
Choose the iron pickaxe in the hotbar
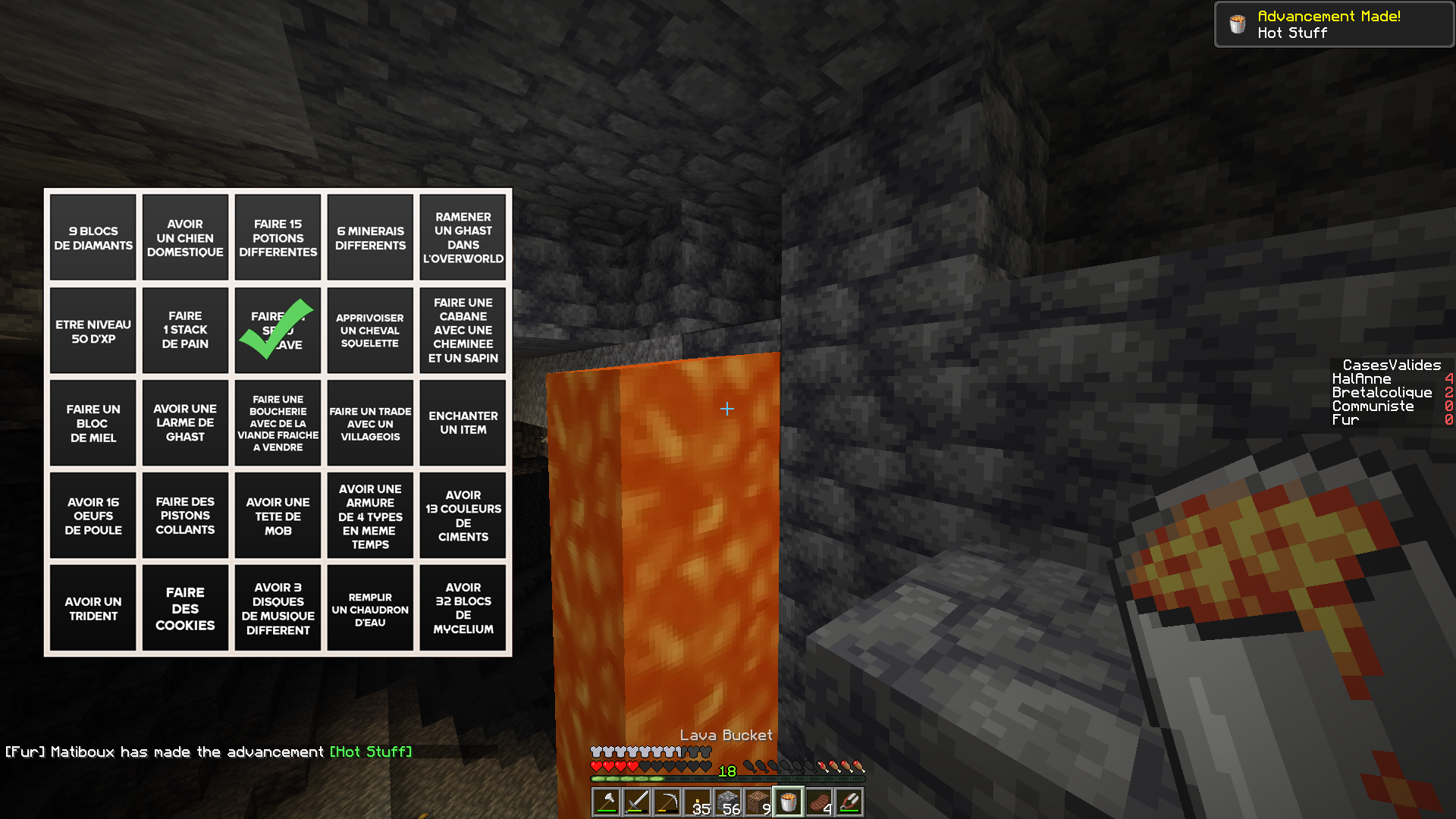click(x=667, y=802)
